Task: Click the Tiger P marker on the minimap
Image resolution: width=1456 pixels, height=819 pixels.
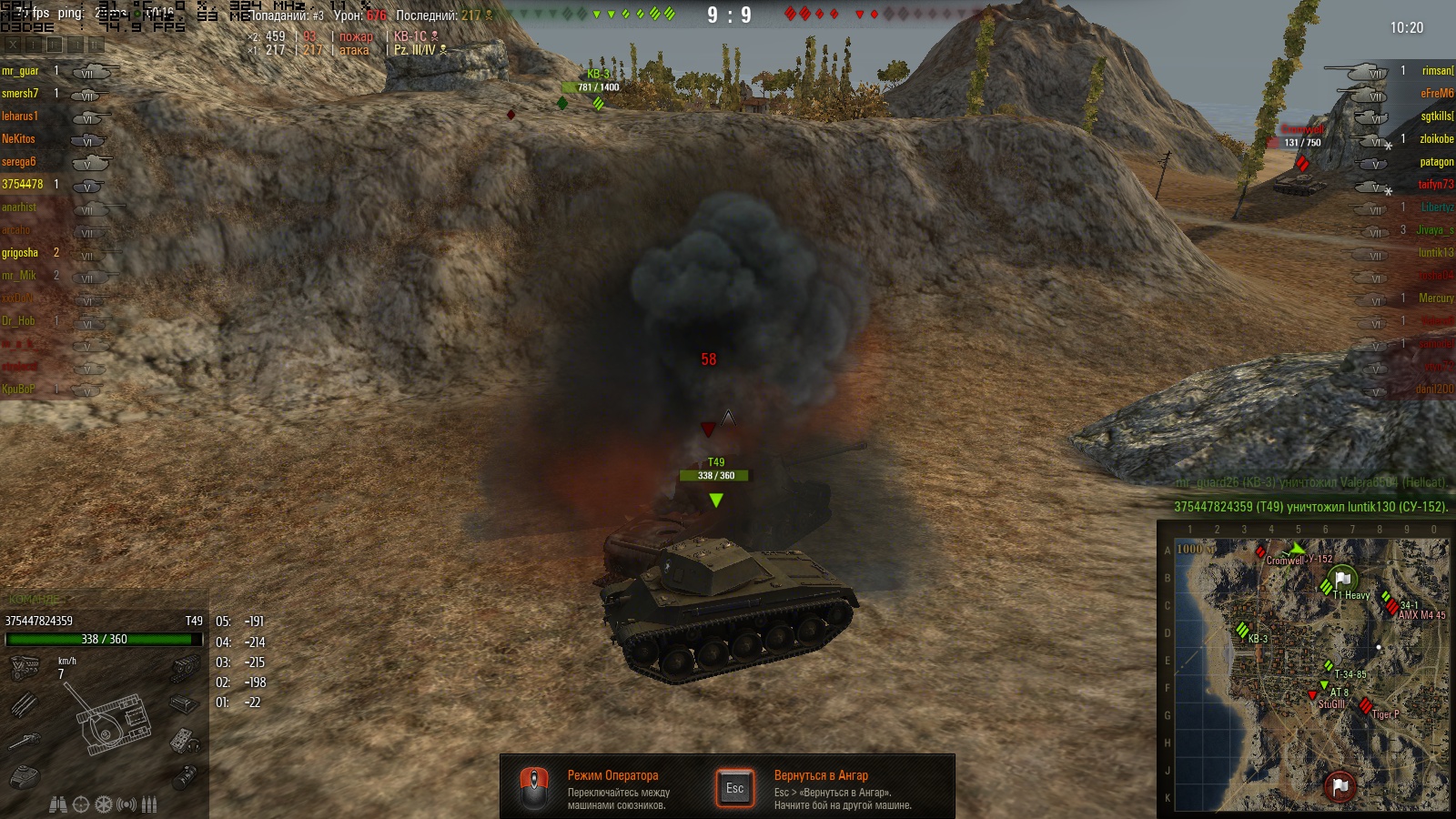Action: pyautogui.click(x=1365, y=706)
